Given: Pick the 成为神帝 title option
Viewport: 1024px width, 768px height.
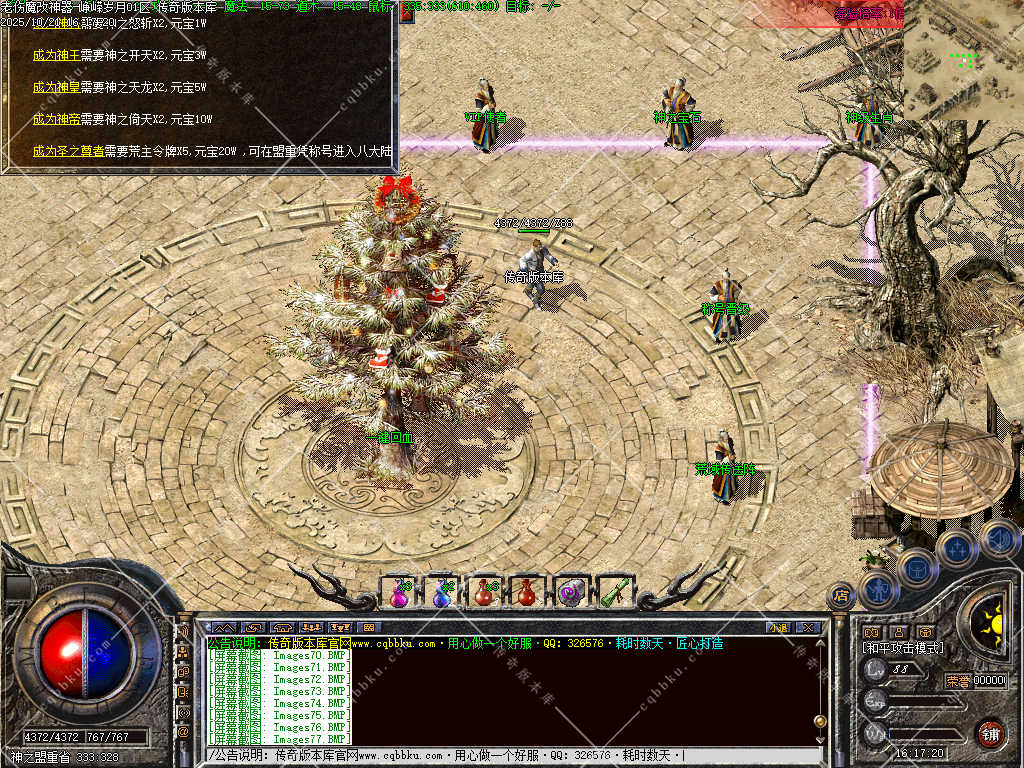Looking at the screenshot, I should (56, 119).
